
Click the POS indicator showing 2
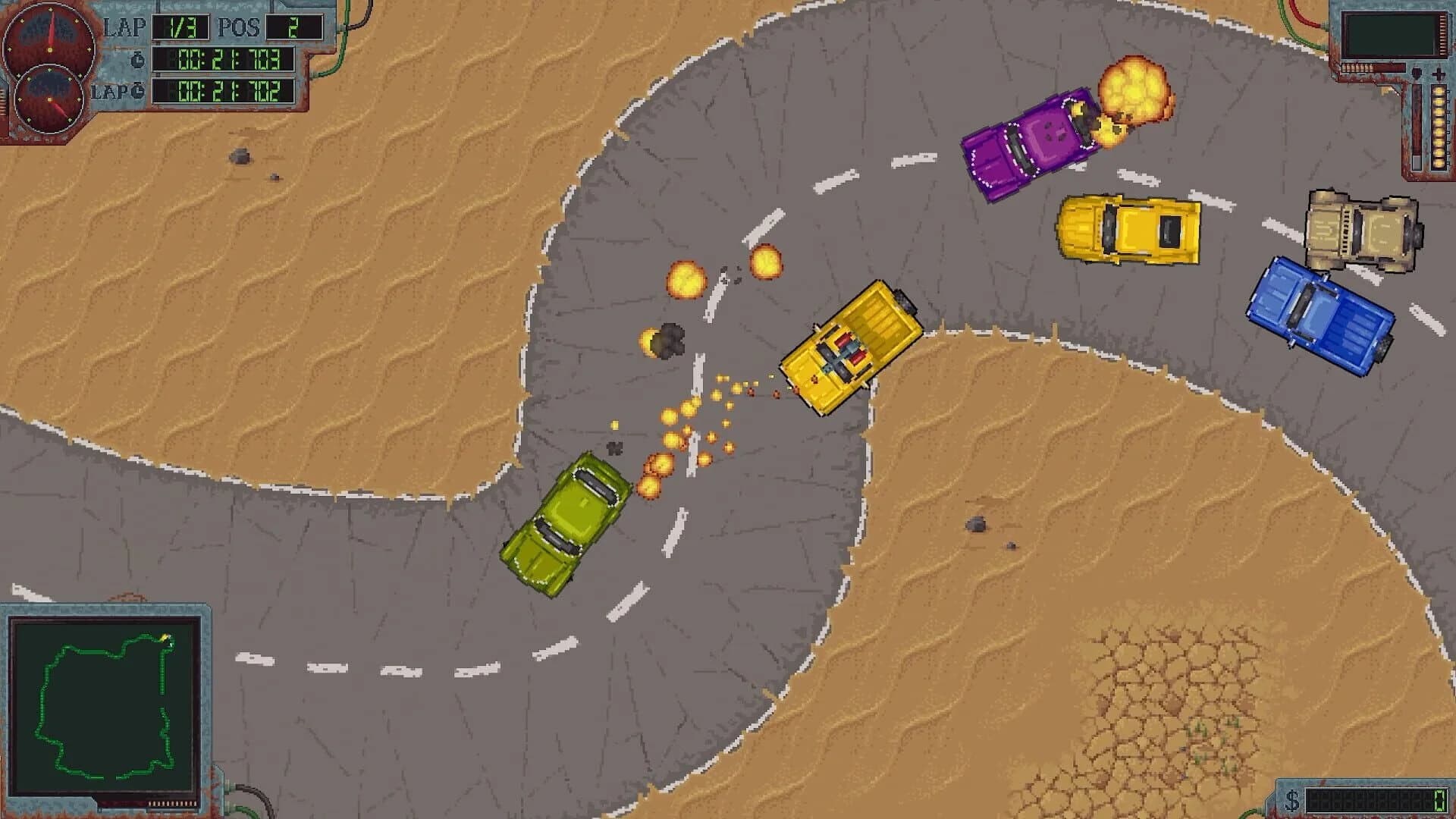(x=293, y=26)
